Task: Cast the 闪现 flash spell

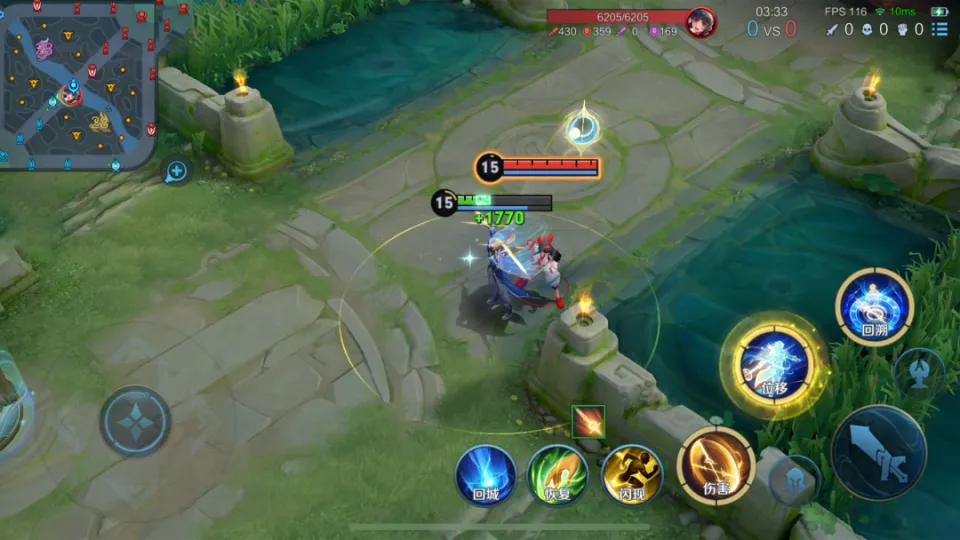Action: (632, 474)
